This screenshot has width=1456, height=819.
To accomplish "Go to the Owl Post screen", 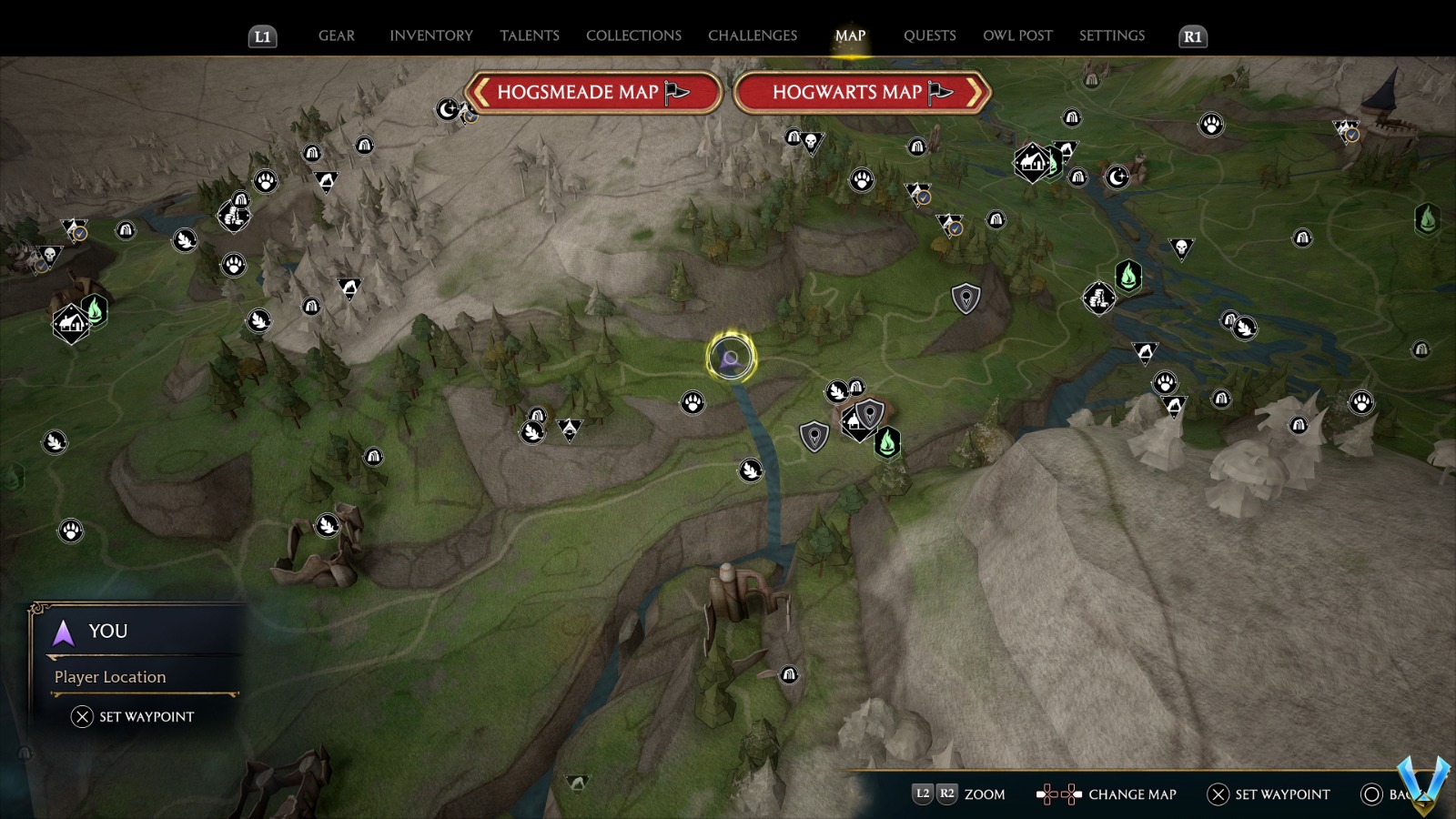I will [1017, 35].
